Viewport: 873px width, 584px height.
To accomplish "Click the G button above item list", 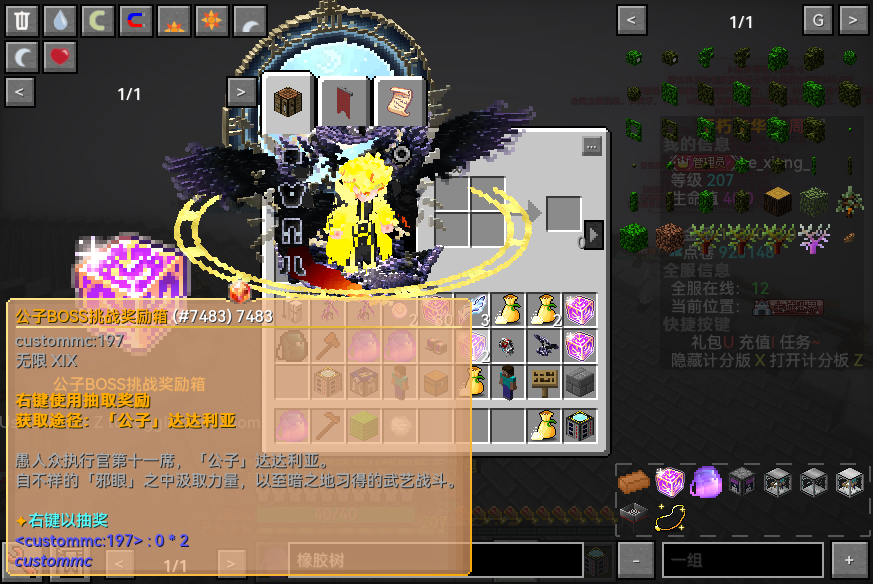I will [x=818, y=20].
